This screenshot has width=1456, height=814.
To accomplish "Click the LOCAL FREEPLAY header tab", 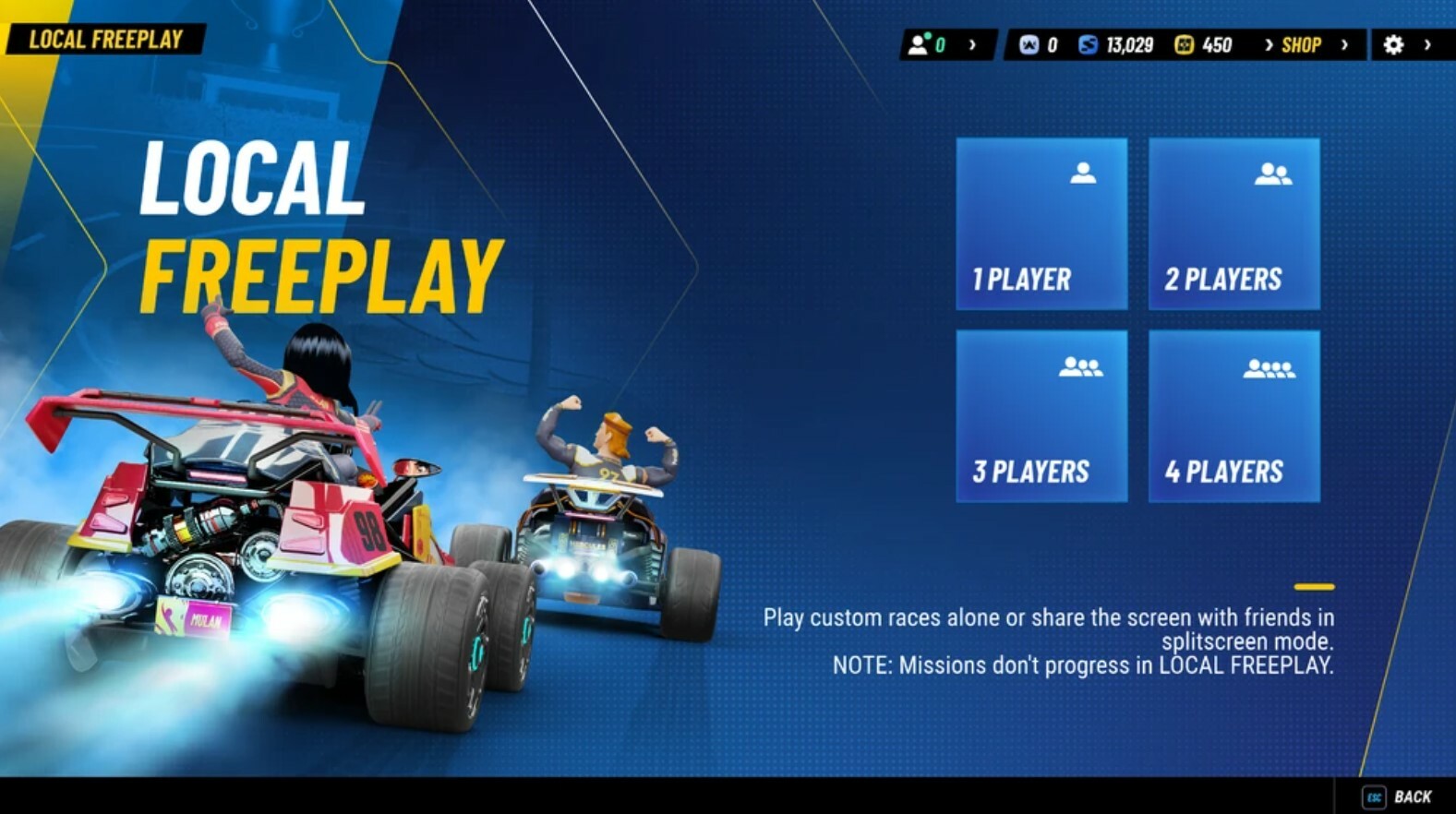I will point(106,40).
